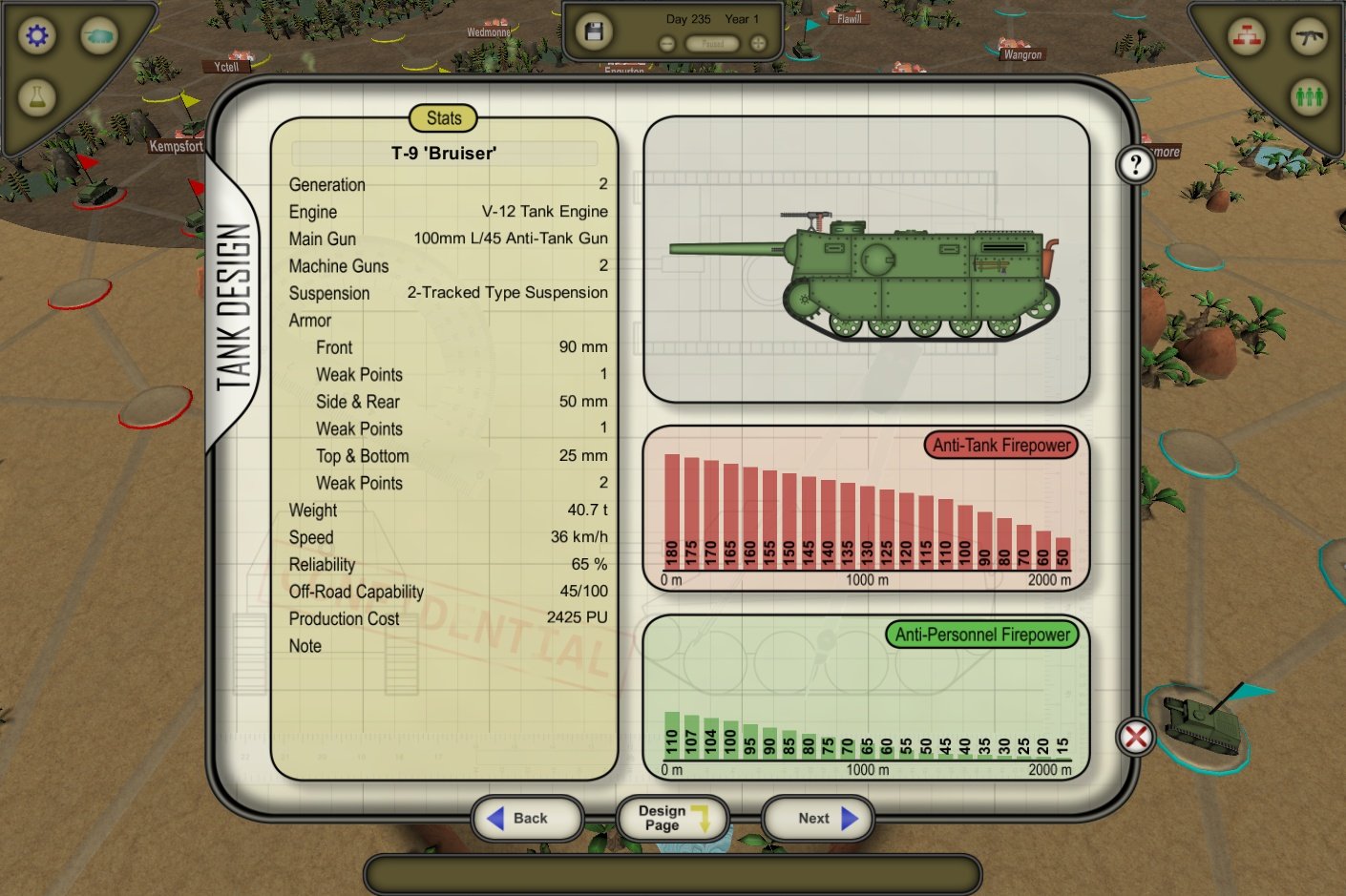Decrease game speed with the minus button
The image size is (1346, 896).
665,42
